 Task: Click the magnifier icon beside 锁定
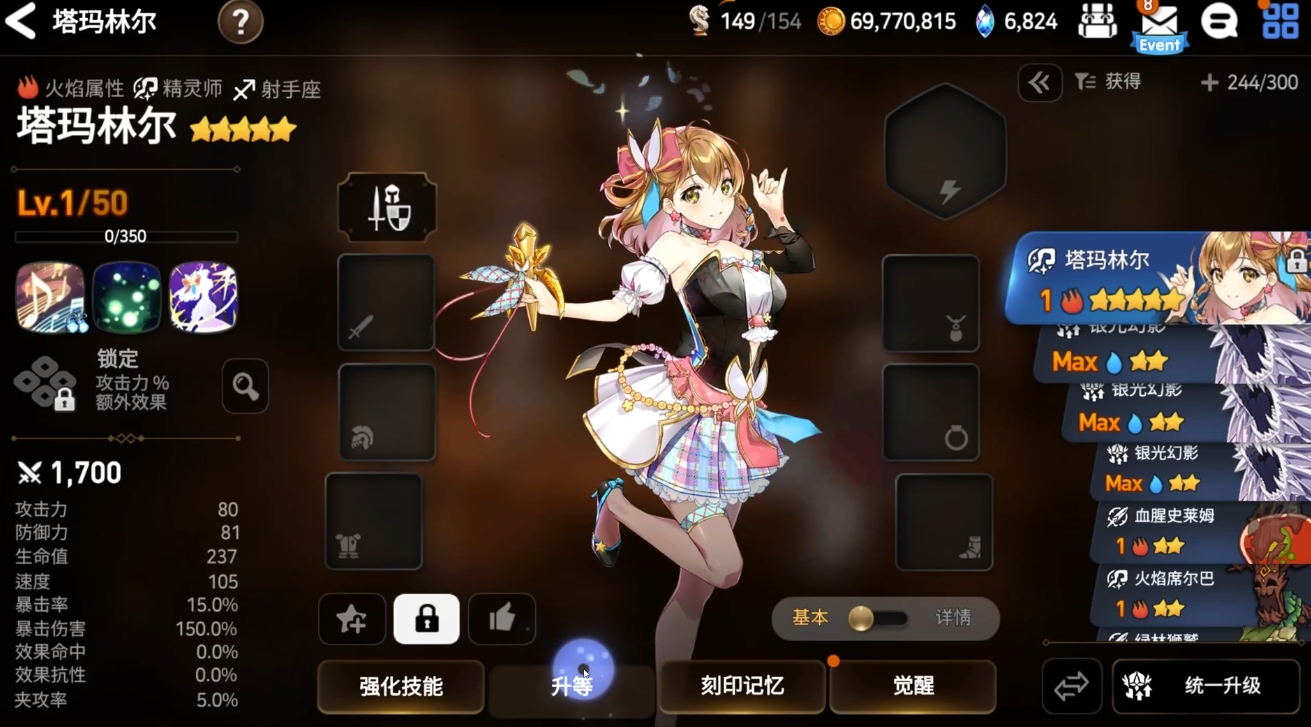245,387
